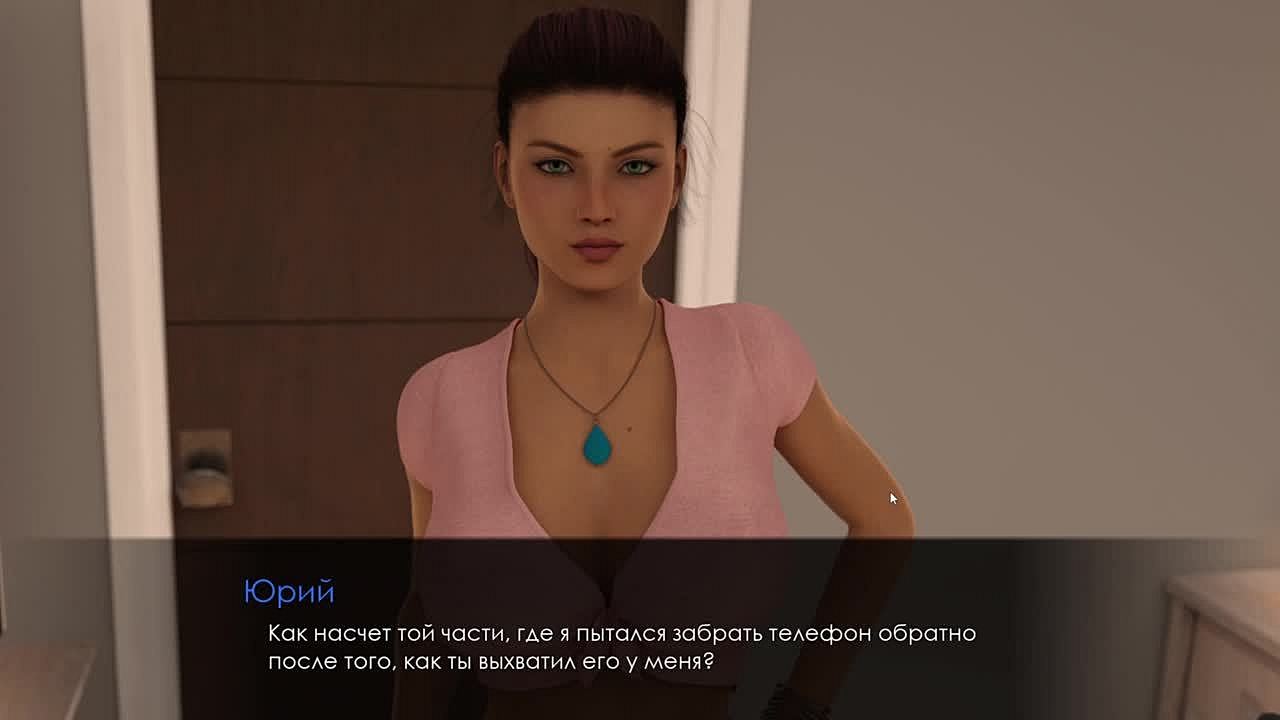Advance the dialogue by clicking Юрий's text box
This screenshot has height=720, width=1280.
pos(620,646)
